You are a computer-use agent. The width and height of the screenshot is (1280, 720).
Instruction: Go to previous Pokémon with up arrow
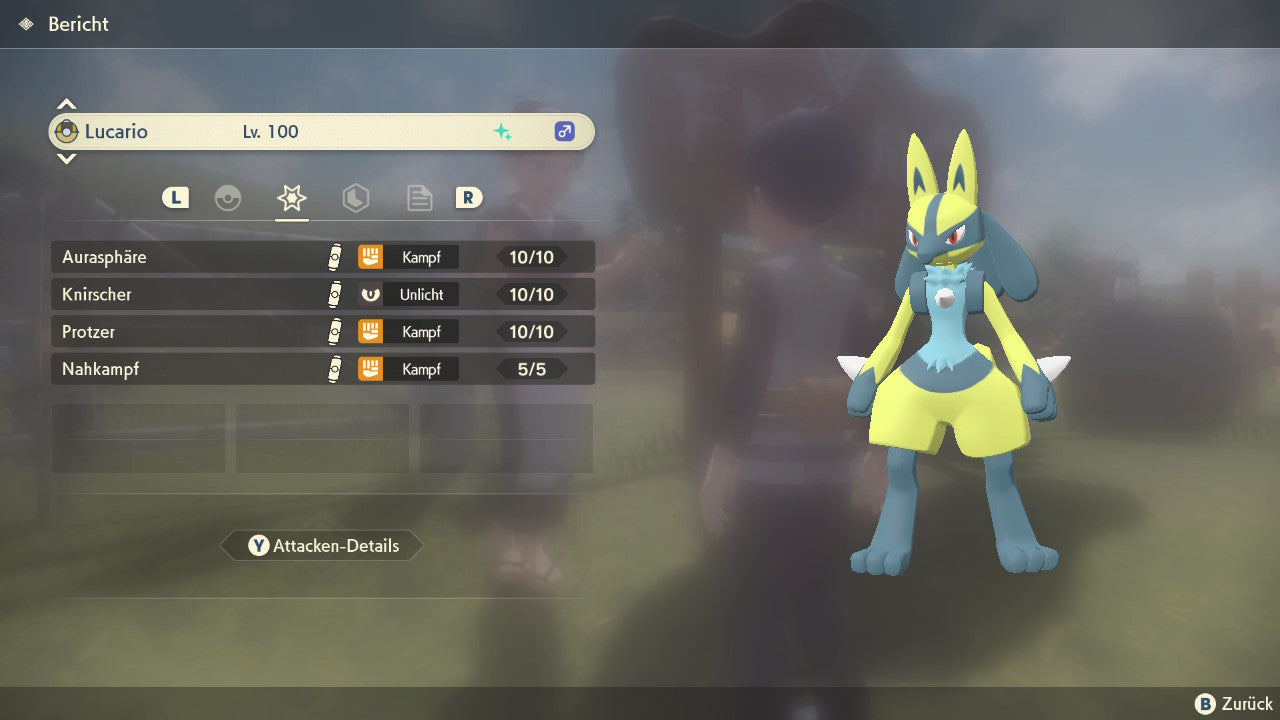coord(66,105)
